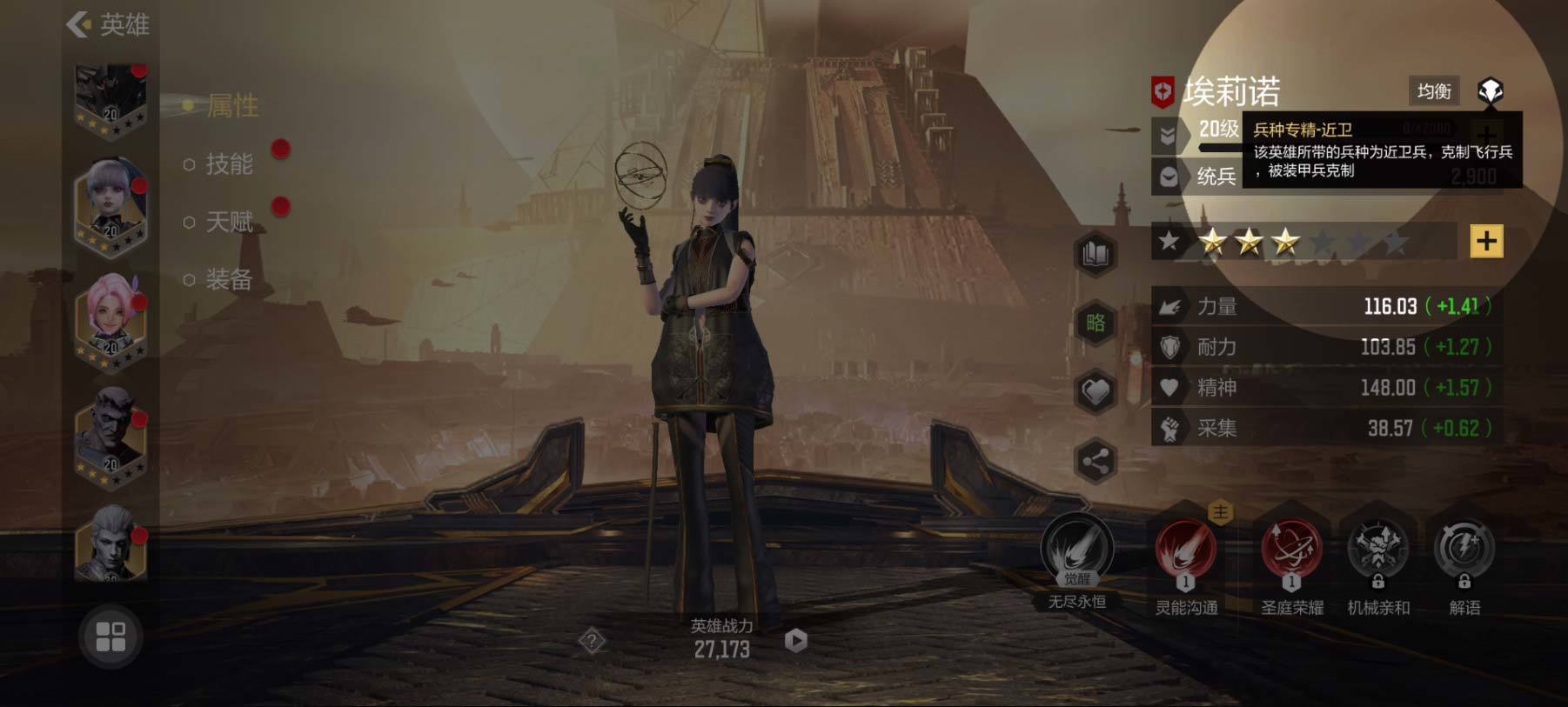Click the yellow plus star upgrade button
The width and height of the screenshot is (1568, 707).
point(1486,241)
